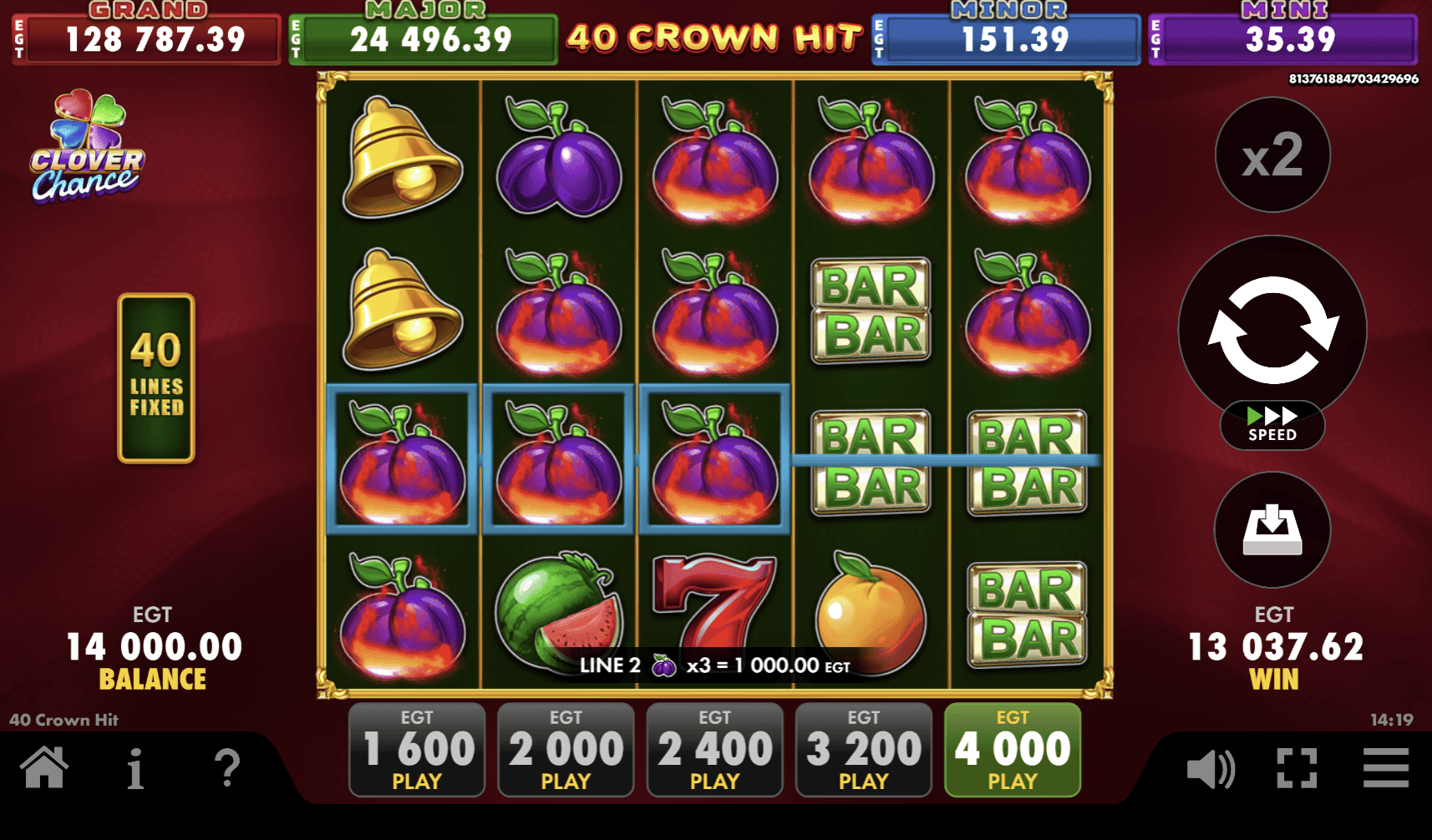Select the 1 600 bet option
The height and width of the screenshot is (840, 1432).
416,748
